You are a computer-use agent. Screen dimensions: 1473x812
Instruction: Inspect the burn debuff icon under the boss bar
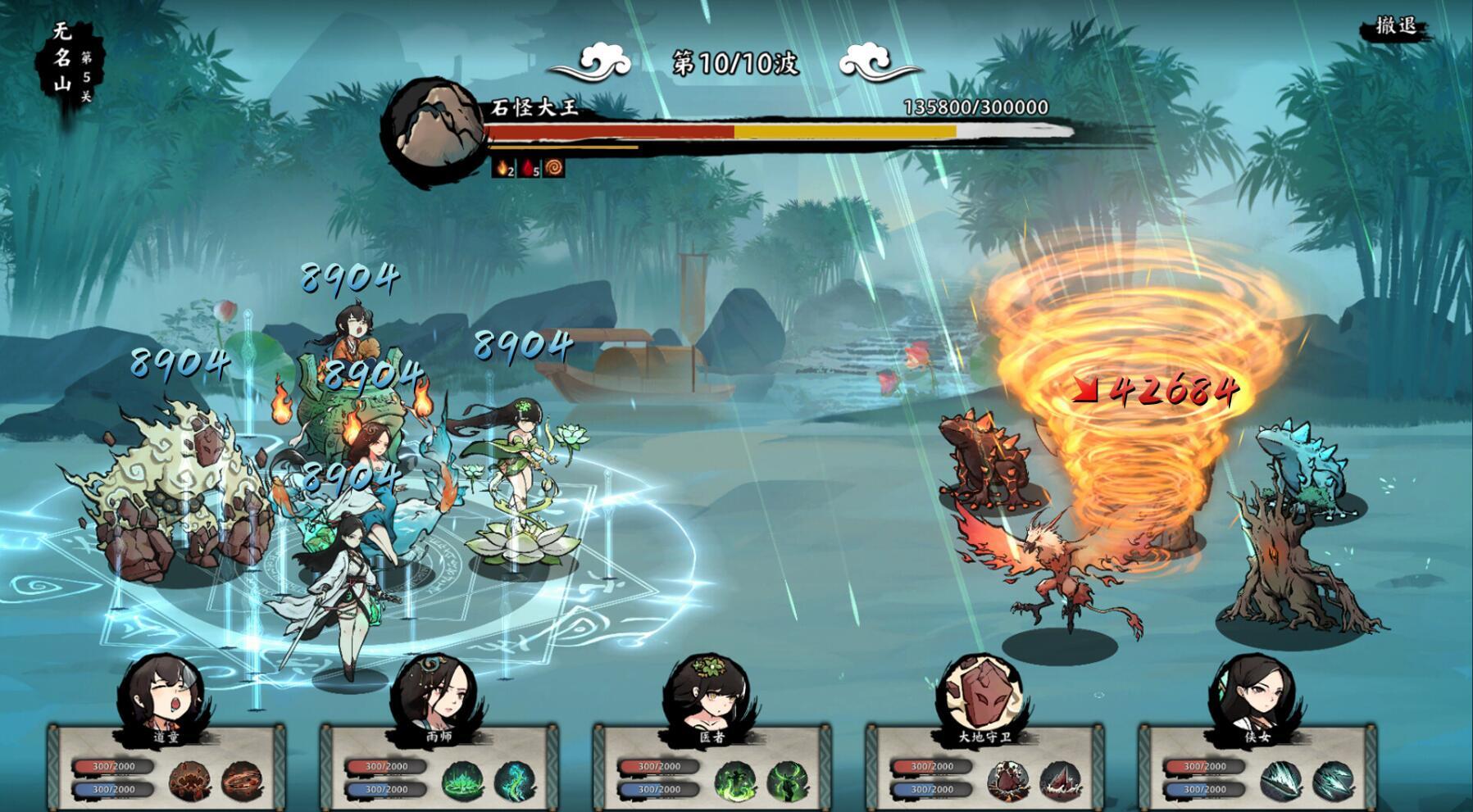click(x=505, y=170)
